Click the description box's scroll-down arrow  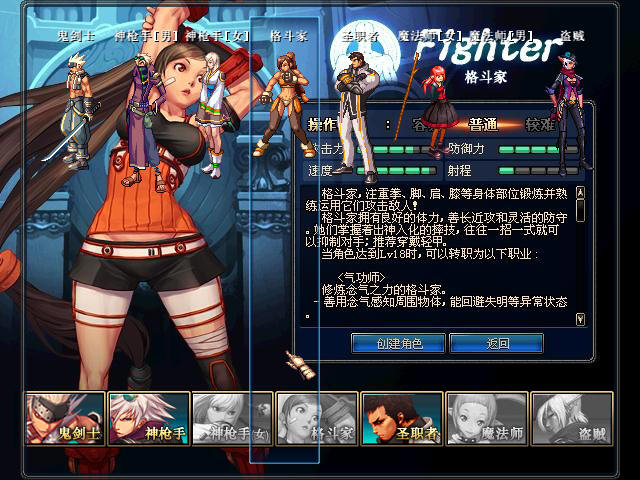[581, 318]
